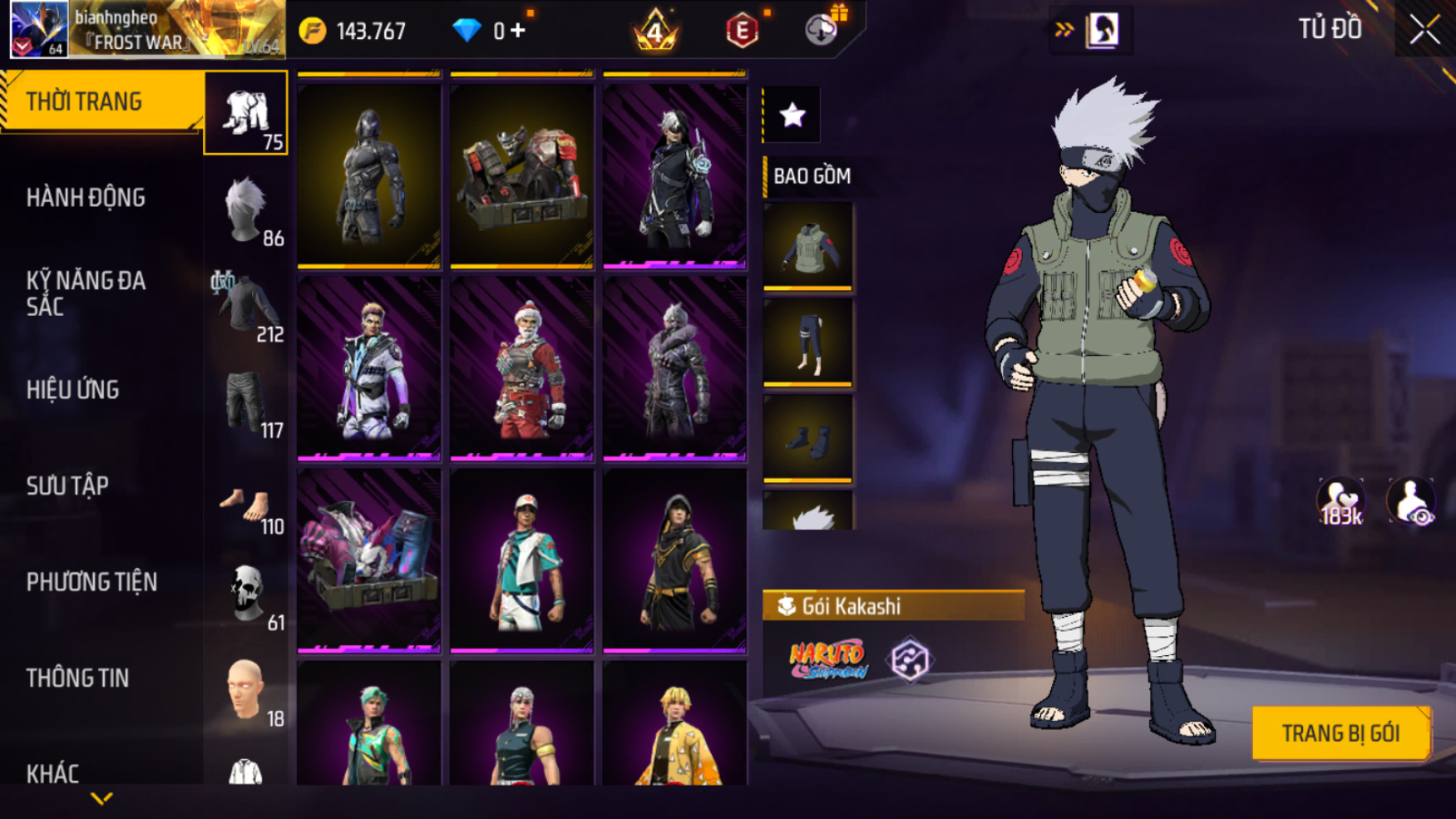Add diamonds with the plus button

tap(518, 31)
